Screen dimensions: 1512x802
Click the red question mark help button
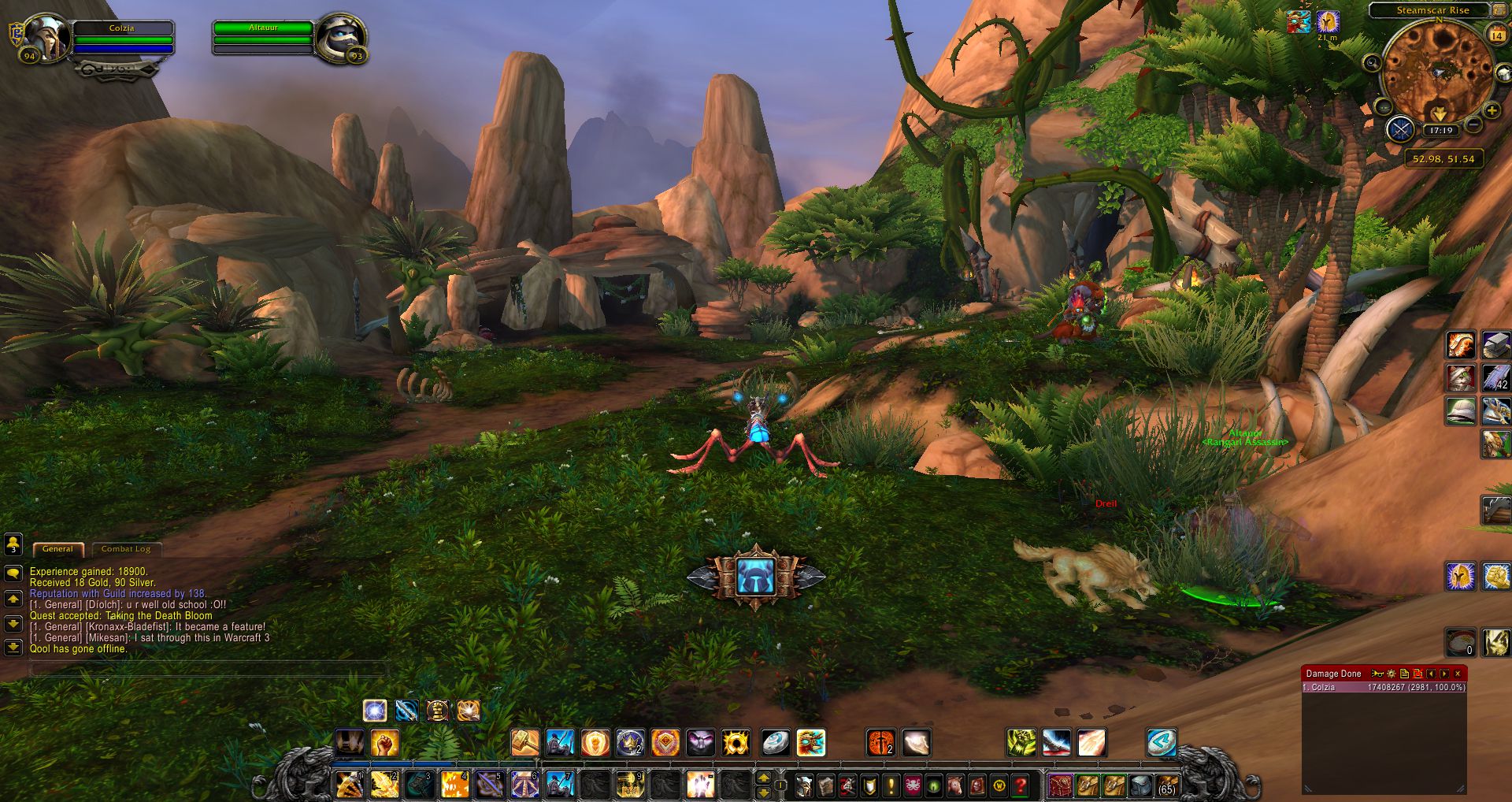click(x=1021, y=785)
